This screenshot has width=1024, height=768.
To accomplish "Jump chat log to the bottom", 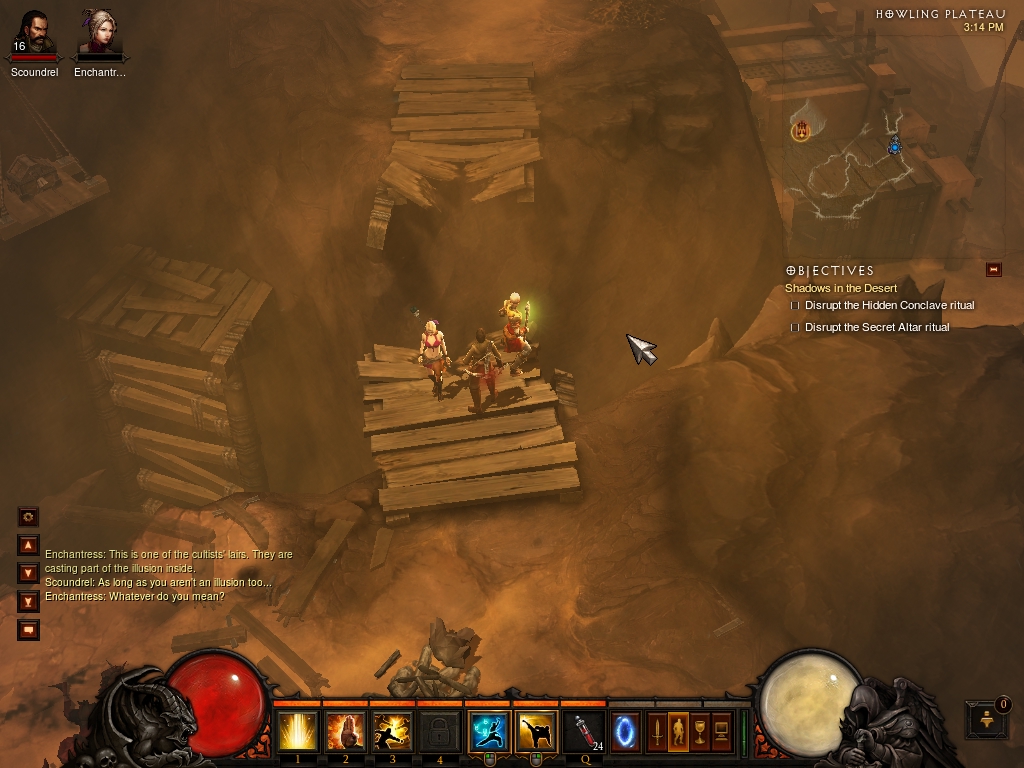I will pyautogui.click(x=28, y=601).
